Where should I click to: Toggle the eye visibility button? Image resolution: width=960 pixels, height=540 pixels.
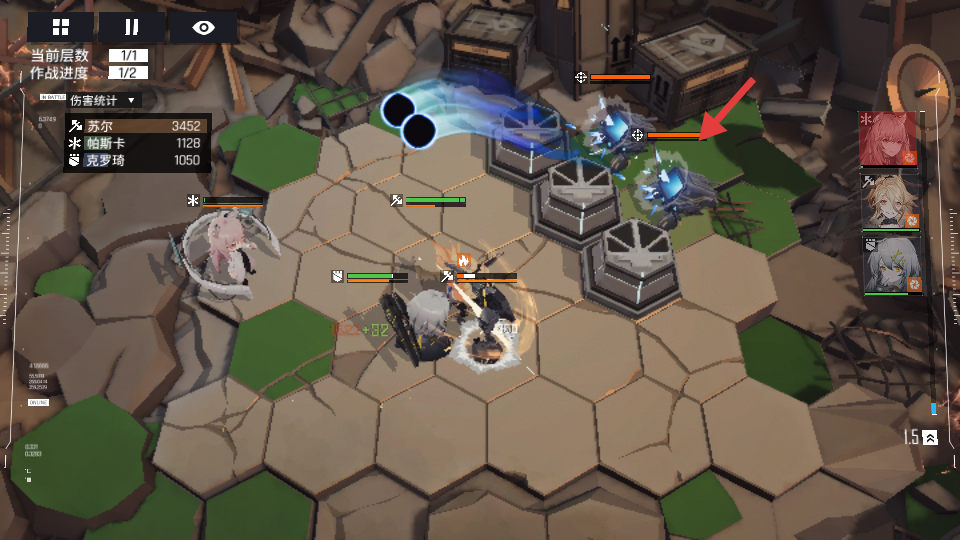click(203, 27)
